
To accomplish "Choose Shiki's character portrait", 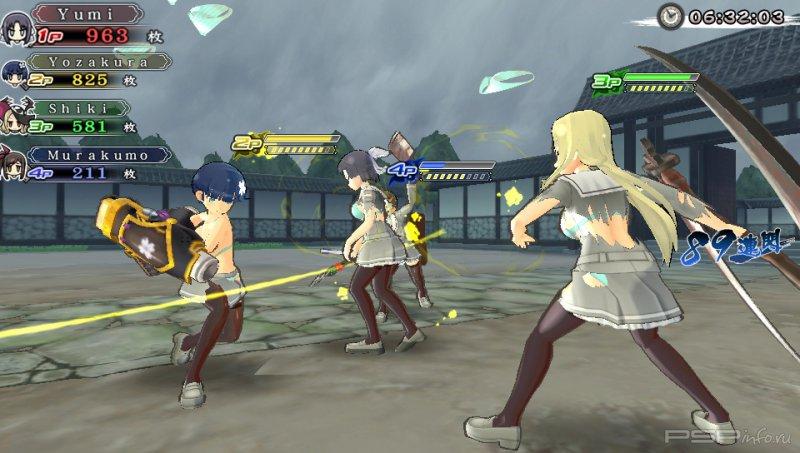I will point(15,115).
